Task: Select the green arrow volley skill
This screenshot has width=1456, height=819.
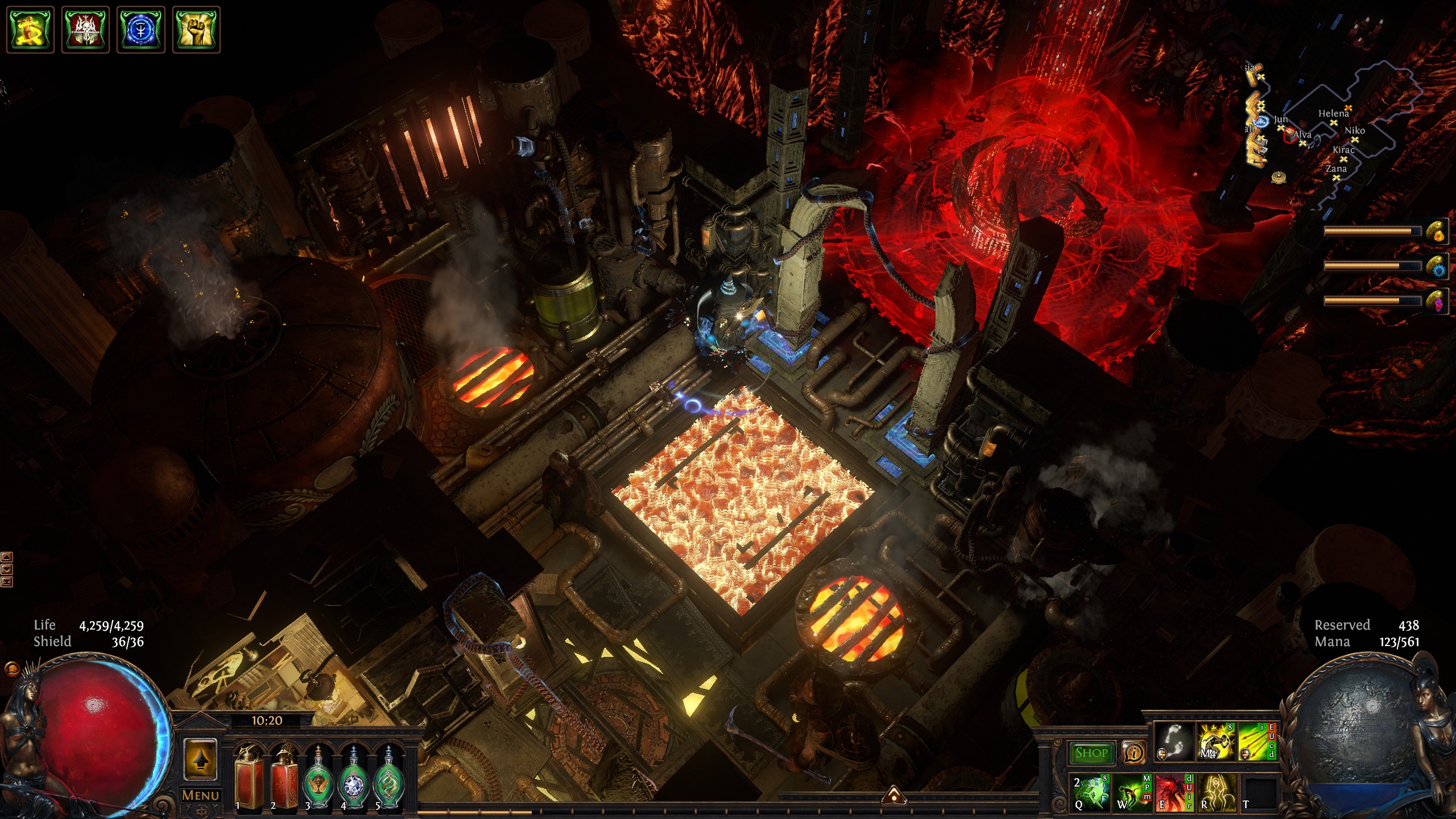Action: (x=1257, y=742)
